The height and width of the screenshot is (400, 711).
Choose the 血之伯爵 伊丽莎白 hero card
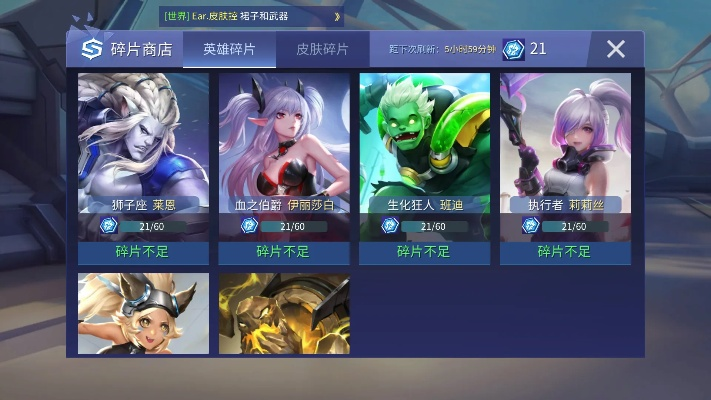point(284,150)
